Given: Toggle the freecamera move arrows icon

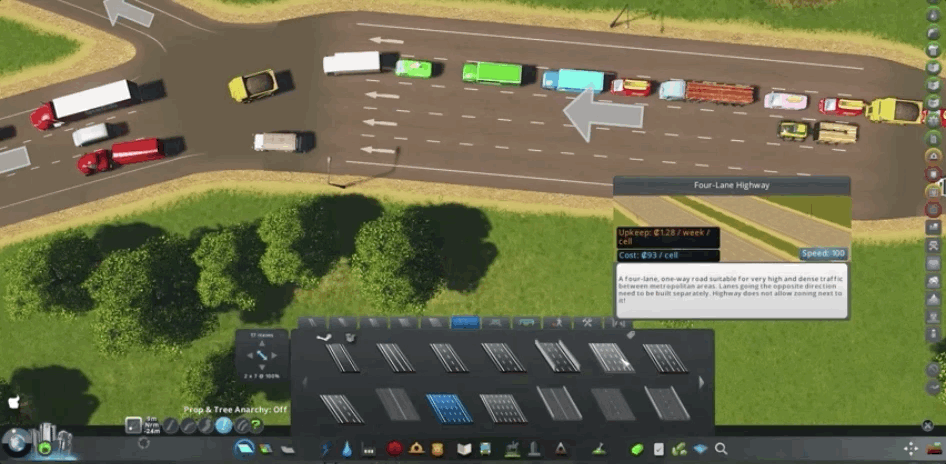Looking at the screenshot, I should 911,449.
